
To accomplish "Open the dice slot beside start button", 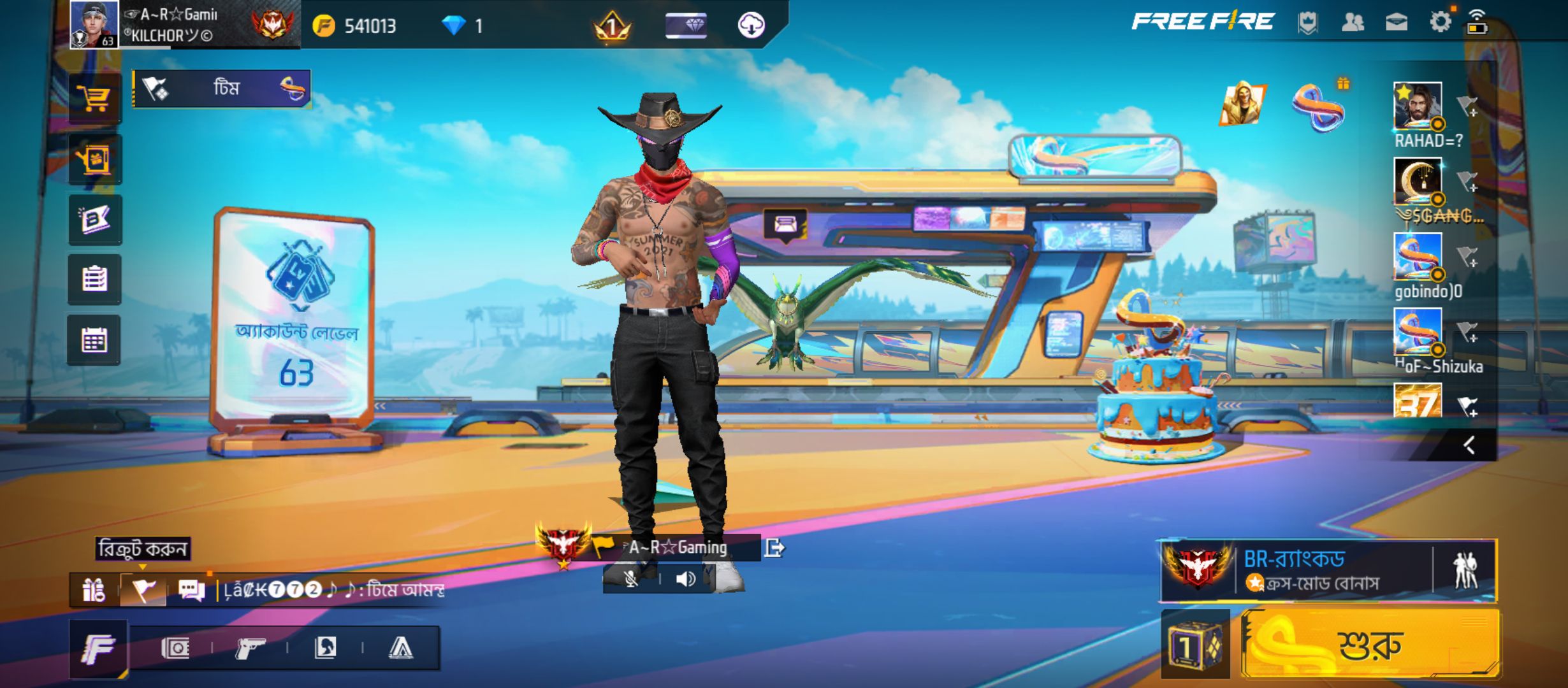I will 1195,645.
